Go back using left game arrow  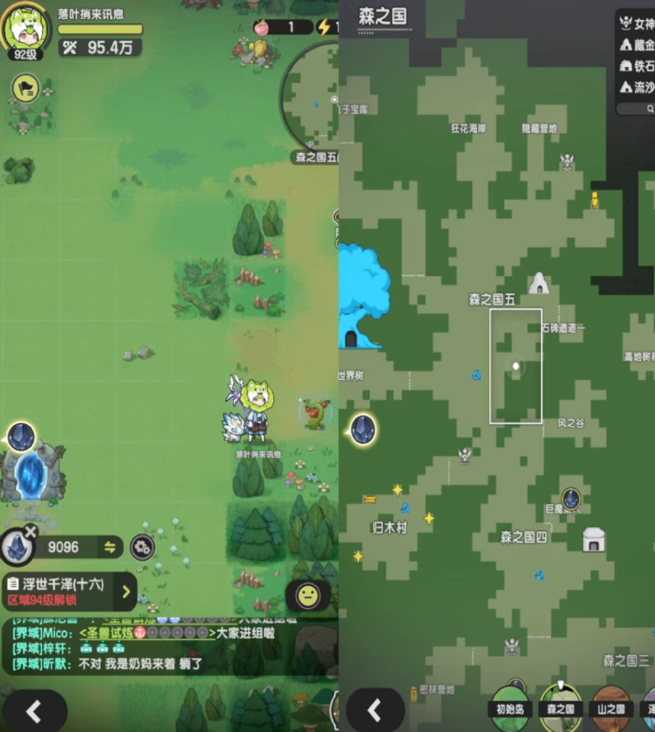pos(34,711)
